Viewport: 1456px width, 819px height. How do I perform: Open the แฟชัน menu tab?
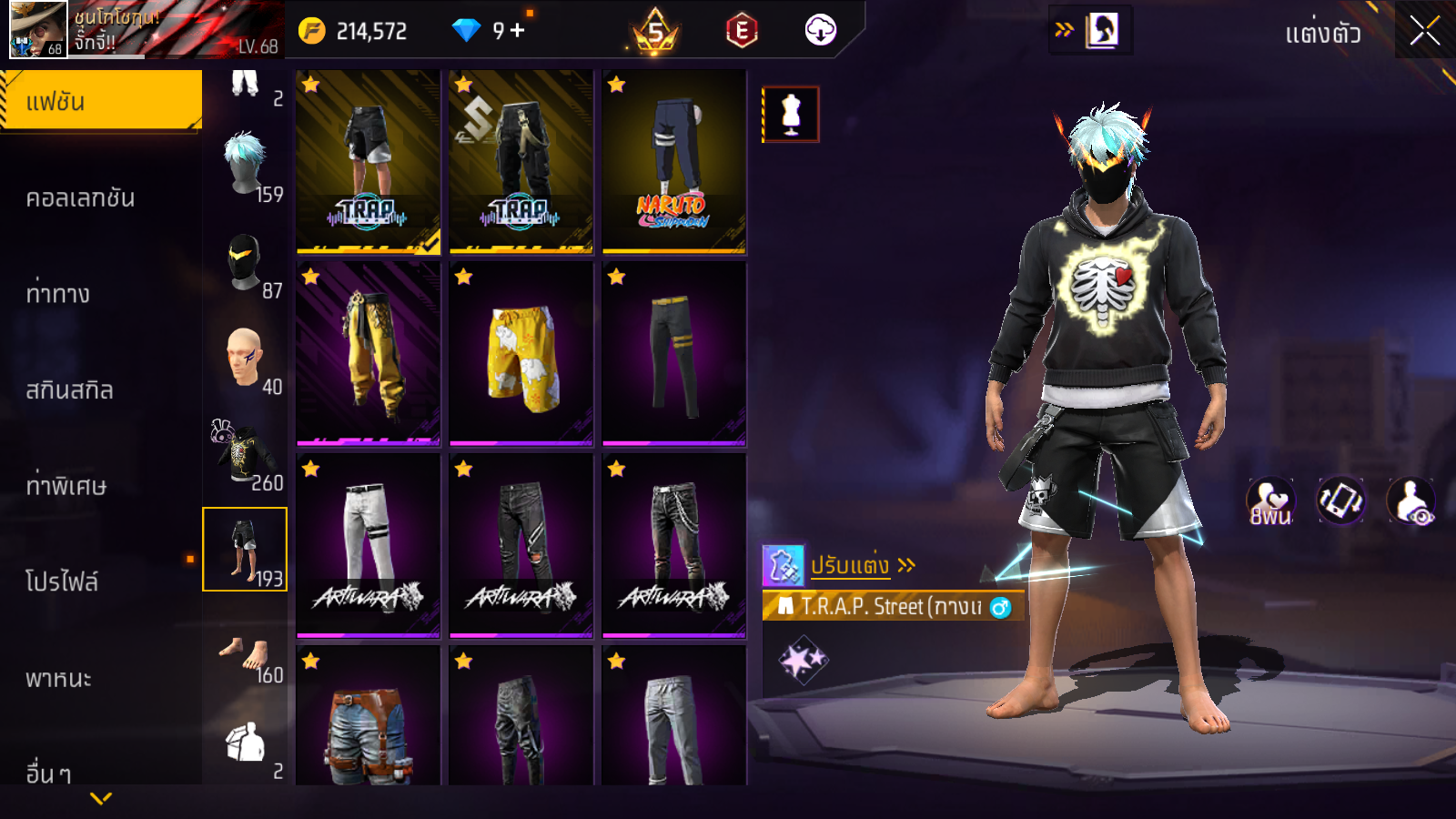100,101
